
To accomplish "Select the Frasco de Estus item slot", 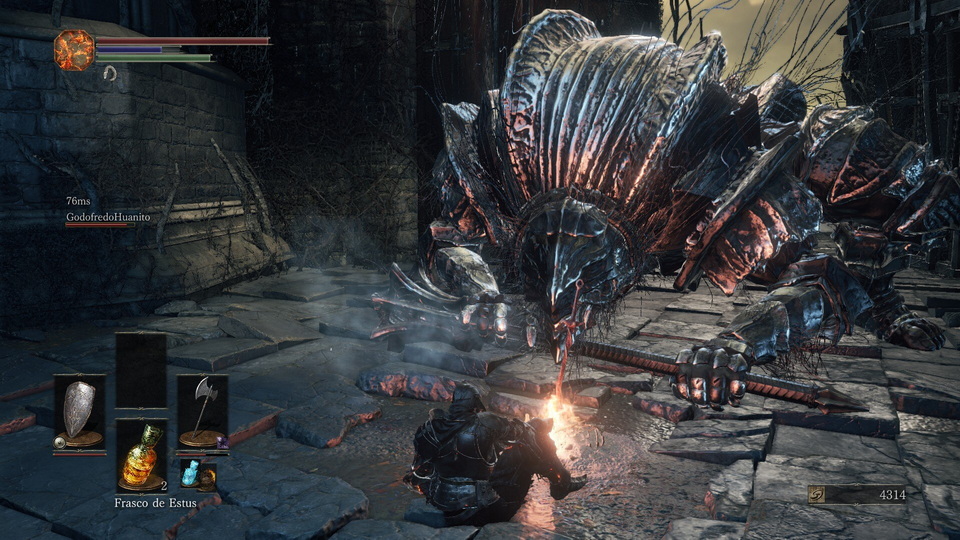I will coord(141,456).
